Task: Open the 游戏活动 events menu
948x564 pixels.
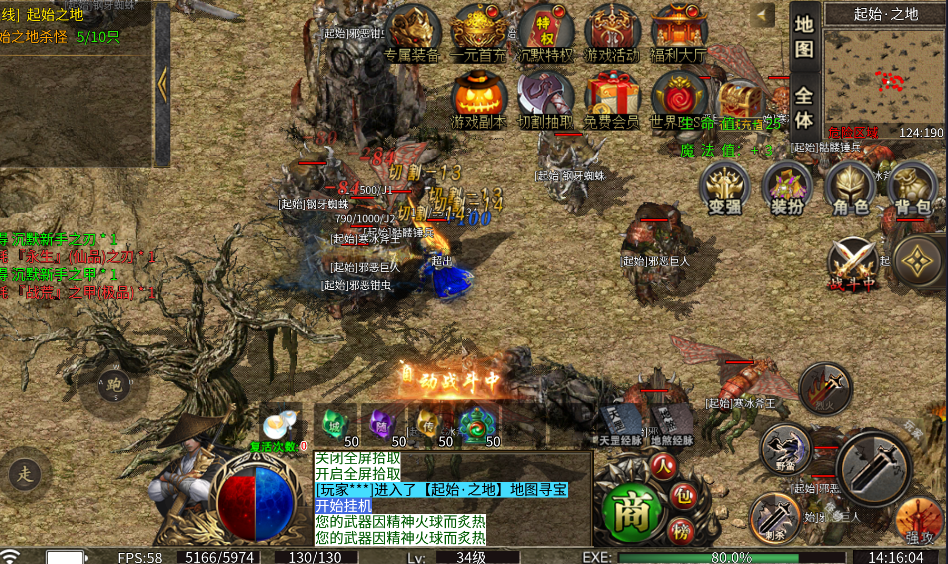Action: (612, 32)
